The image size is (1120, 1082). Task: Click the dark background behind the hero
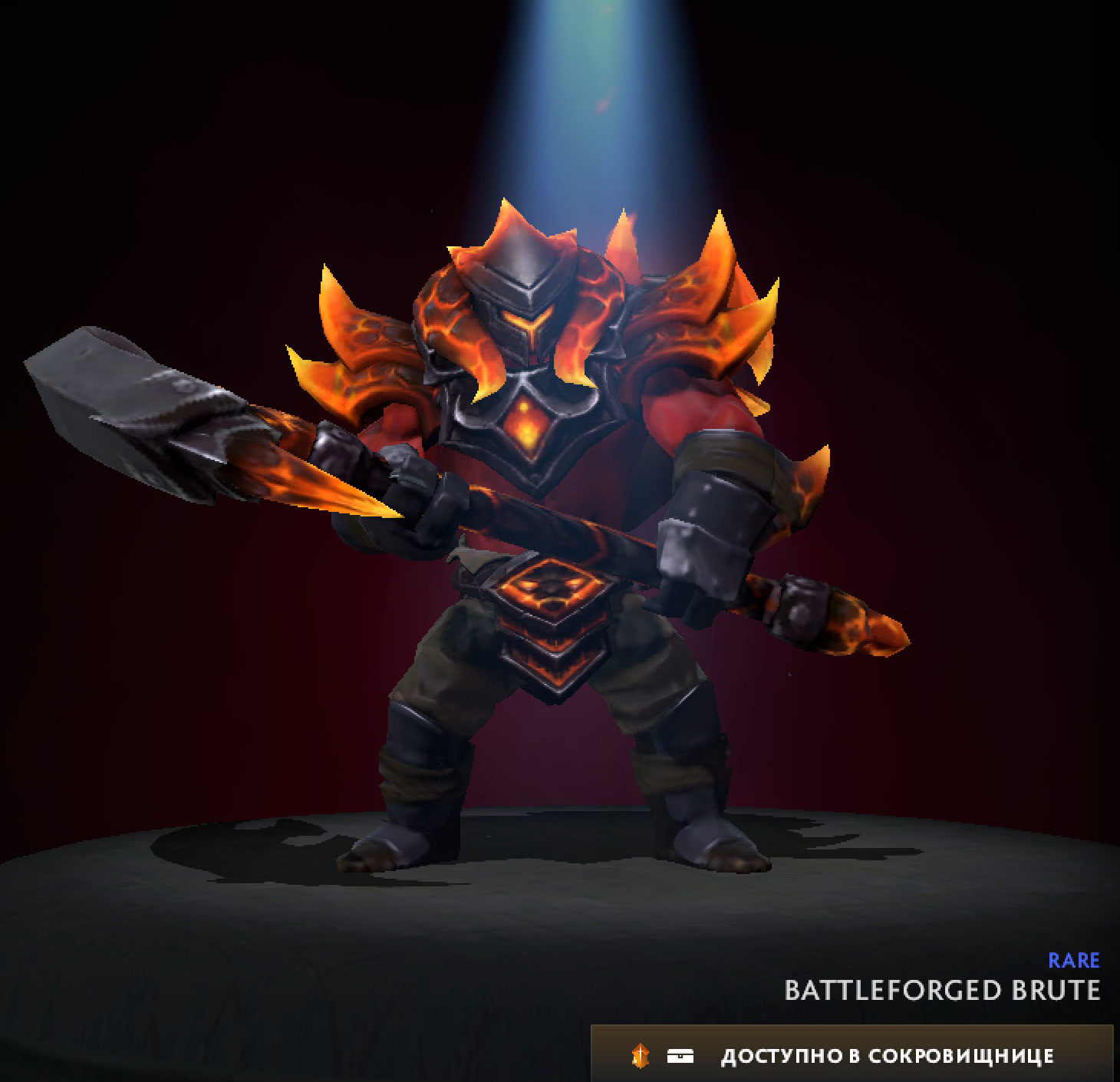(153, 153)
